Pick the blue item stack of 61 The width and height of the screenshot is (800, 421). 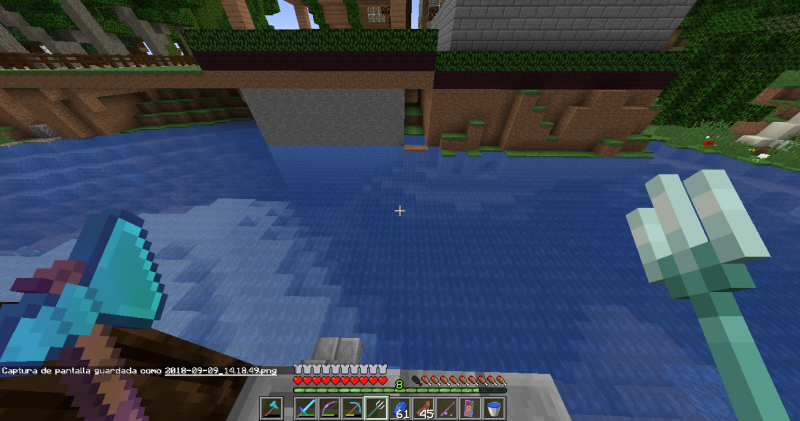[x=401, y=409]
